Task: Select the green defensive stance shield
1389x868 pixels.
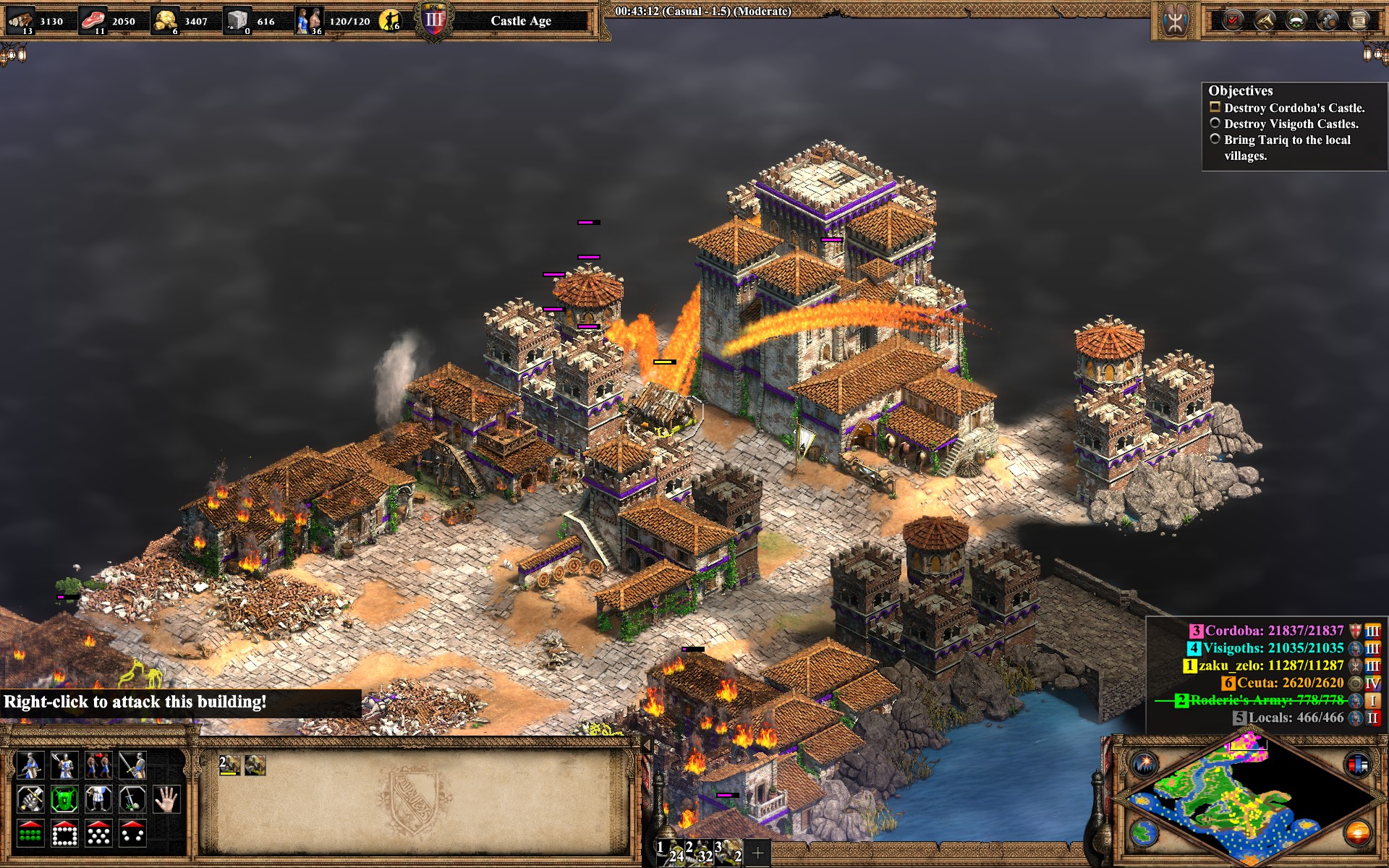Action: 64,800
